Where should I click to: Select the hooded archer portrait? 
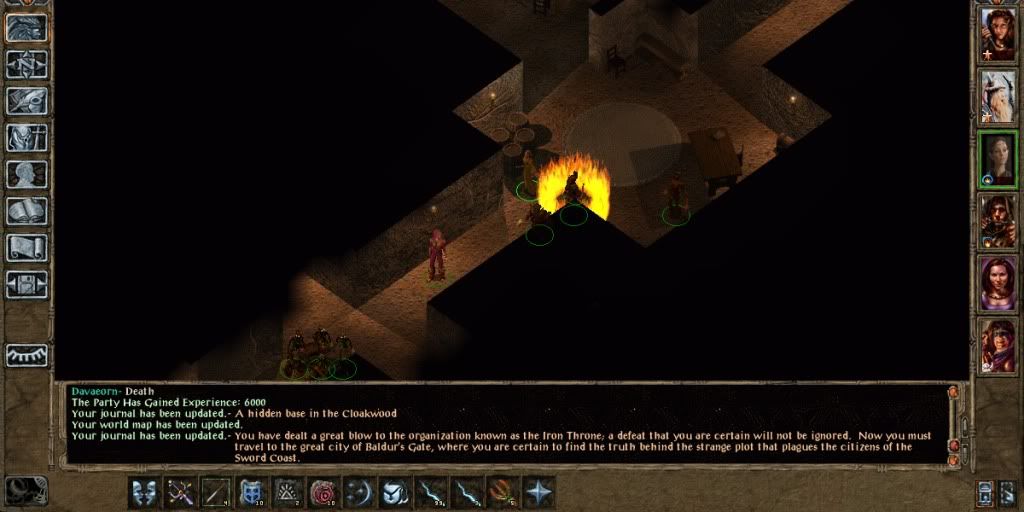[x=998, y=221]
